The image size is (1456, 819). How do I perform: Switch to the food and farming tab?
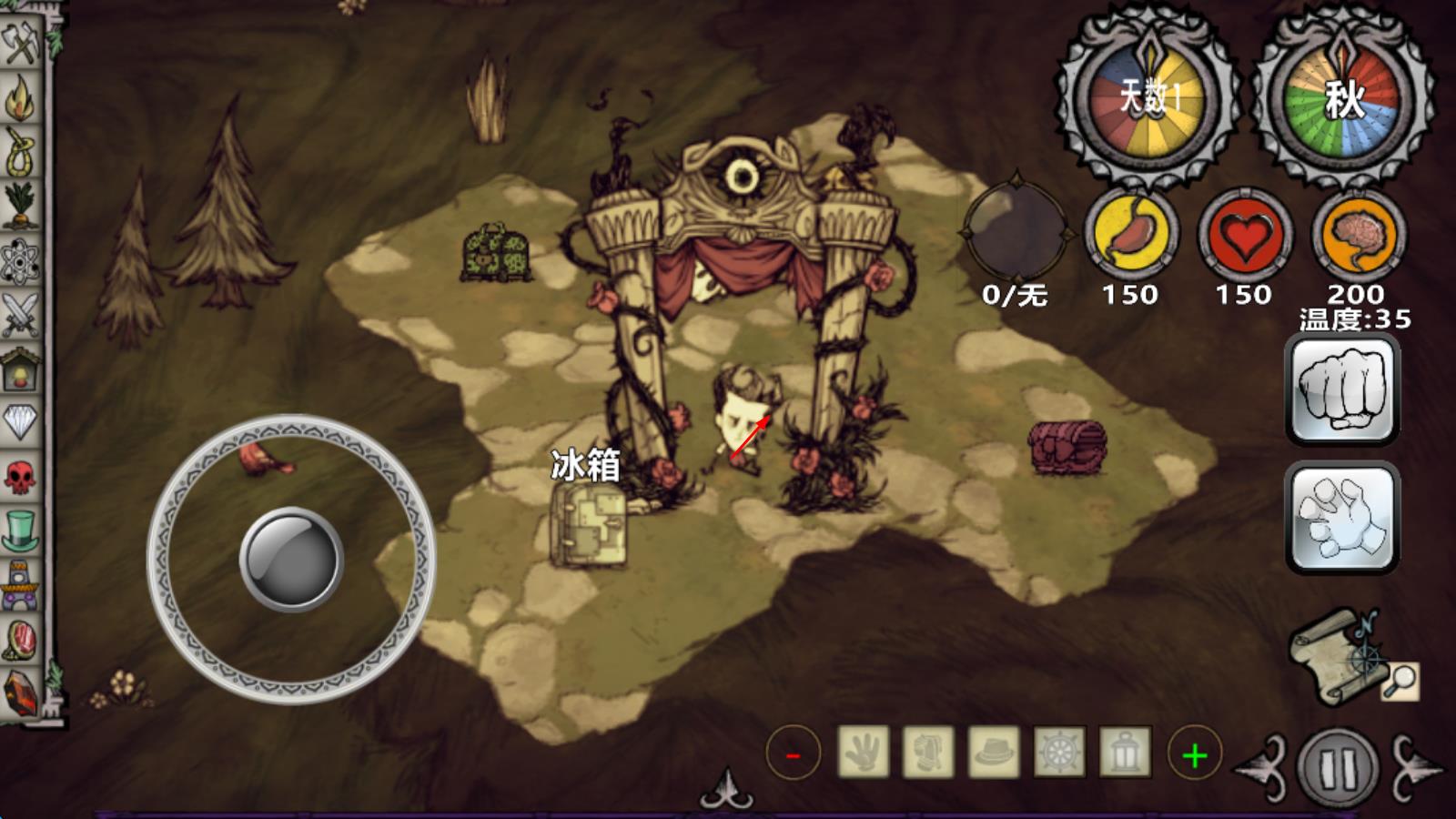click(20, 206)
